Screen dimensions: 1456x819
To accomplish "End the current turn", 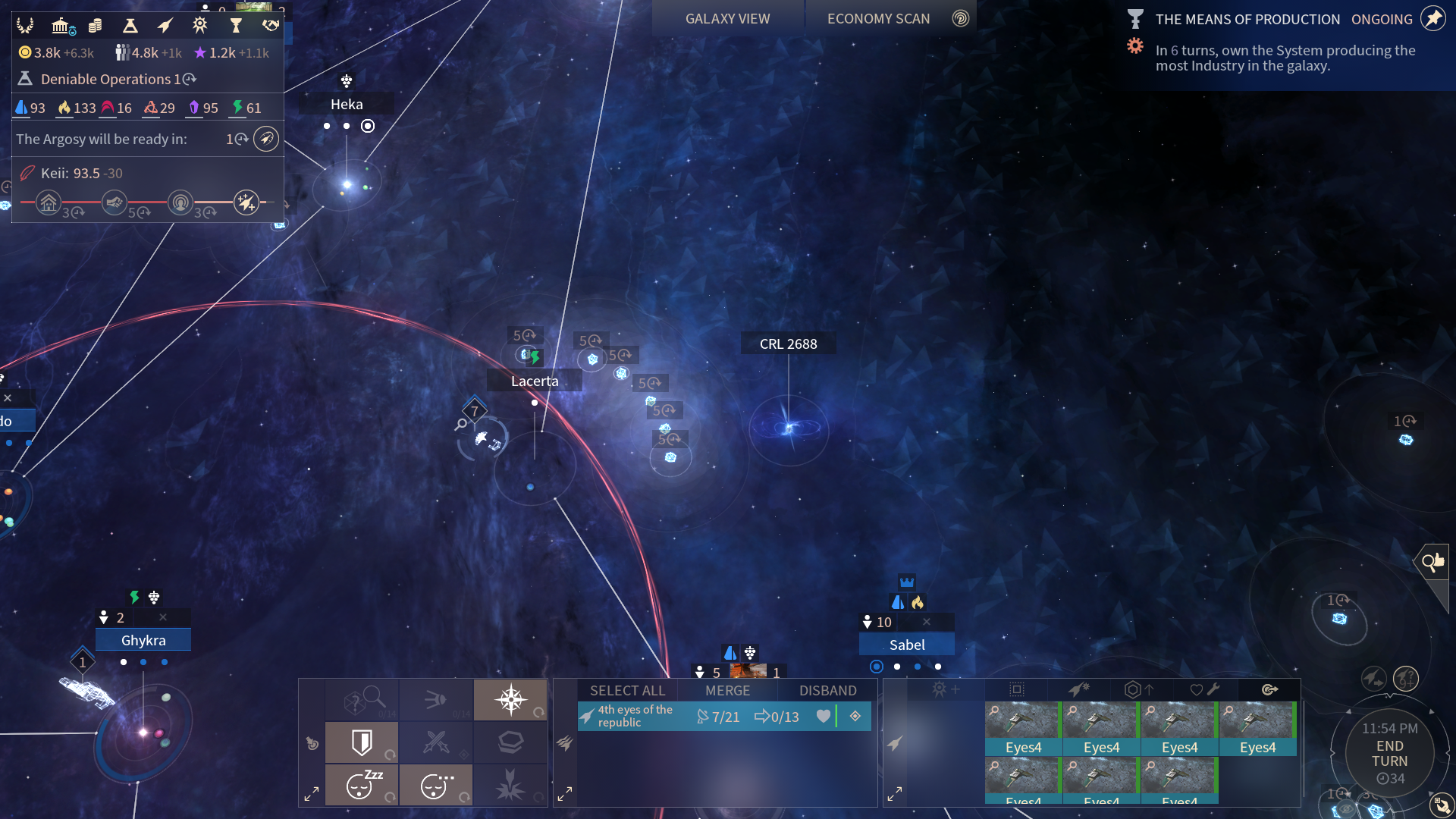I will click(1389, 754).
